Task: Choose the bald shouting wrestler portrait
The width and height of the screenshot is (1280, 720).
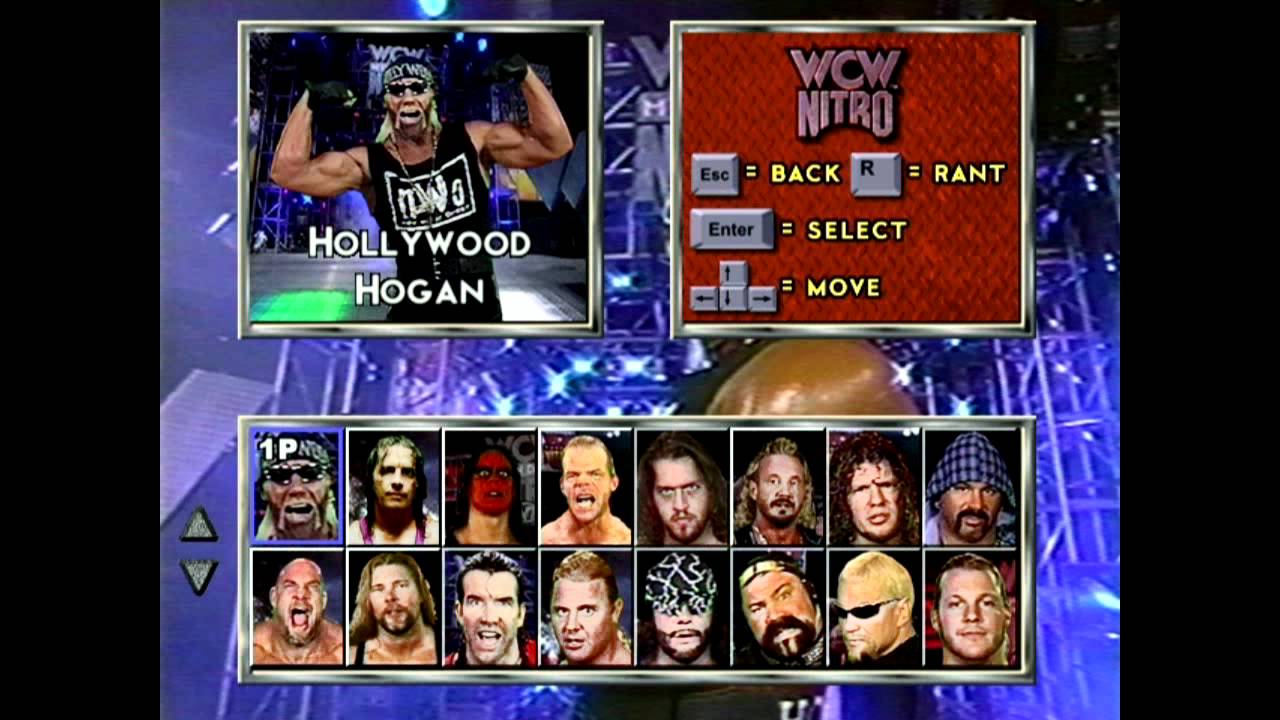Action: (x=297, y=607)
